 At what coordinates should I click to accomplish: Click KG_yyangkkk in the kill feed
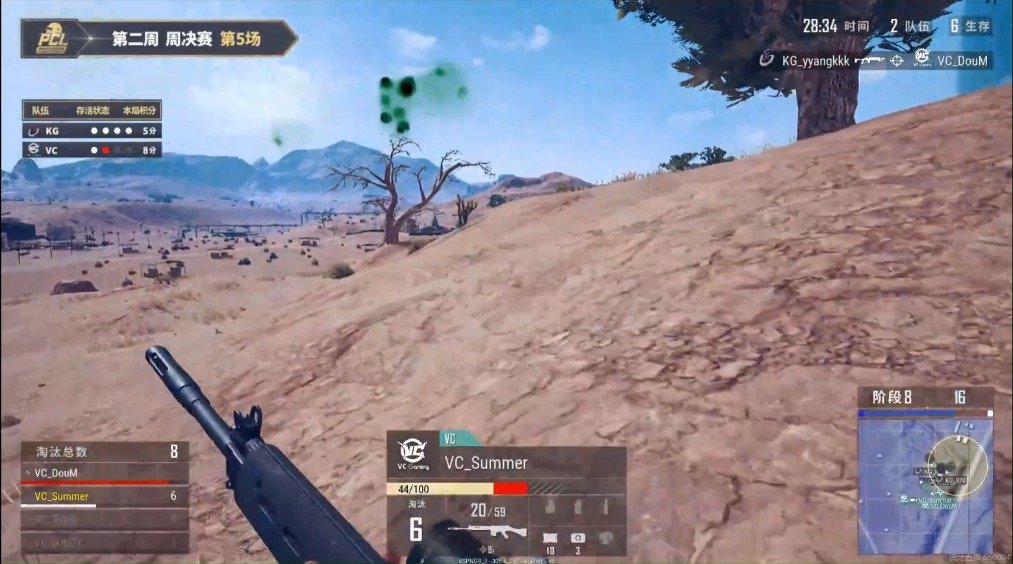pyautogui.click(x=815, y=61)
